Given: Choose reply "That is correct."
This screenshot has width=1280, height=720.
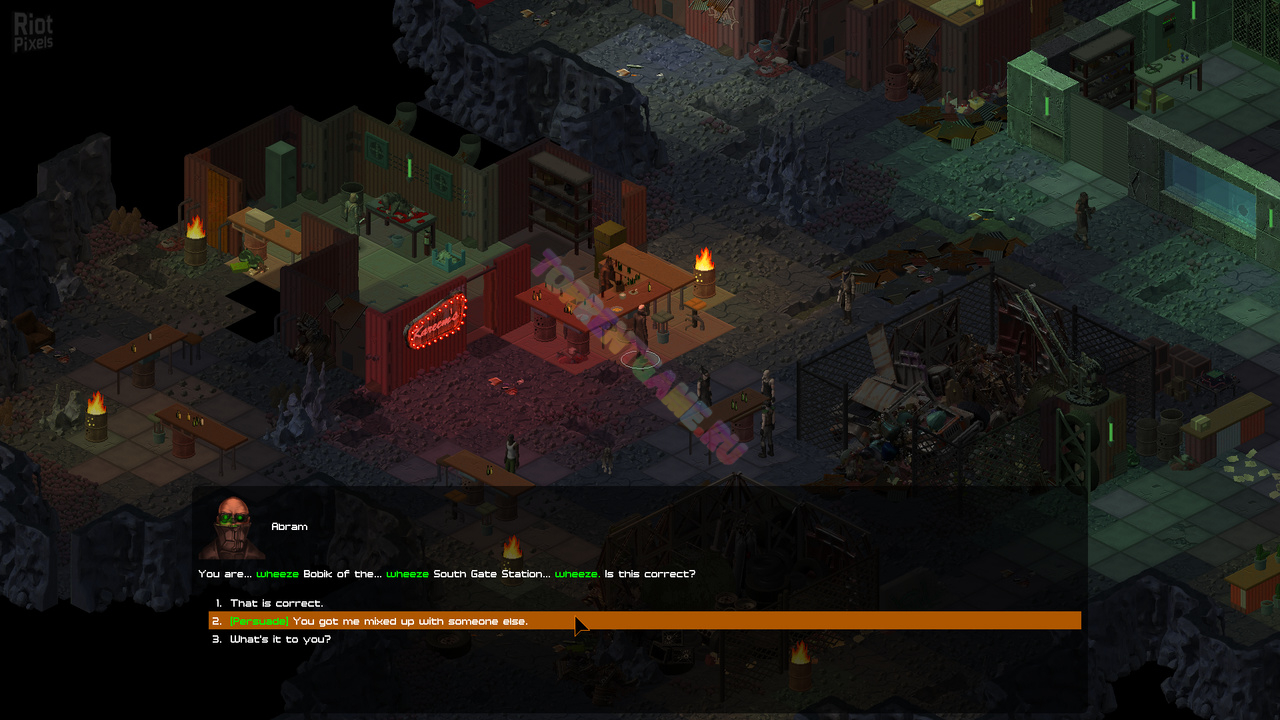Looking at the screenshot, I should pos(277,603).
